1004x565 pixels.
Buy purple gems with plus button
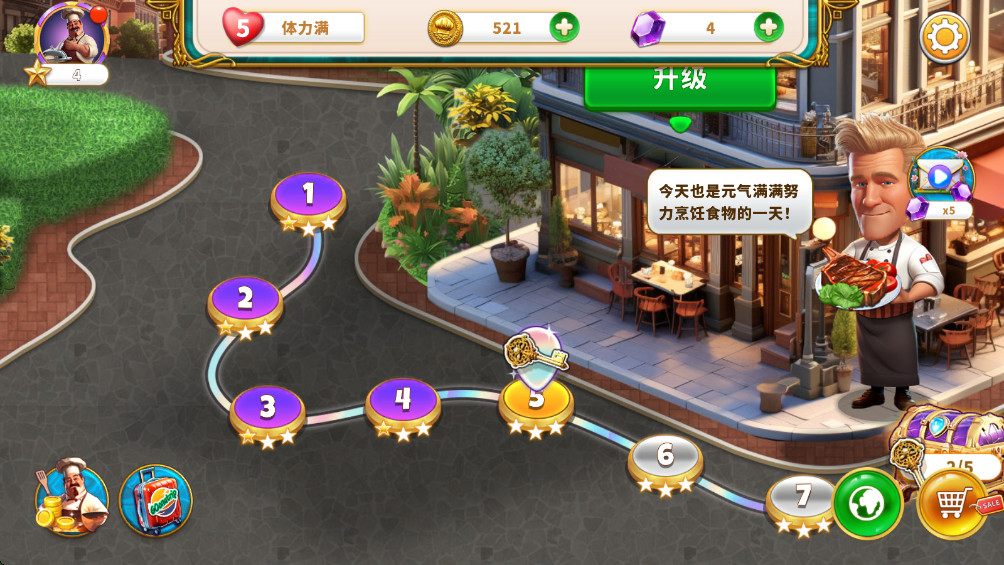coord(768,27)
